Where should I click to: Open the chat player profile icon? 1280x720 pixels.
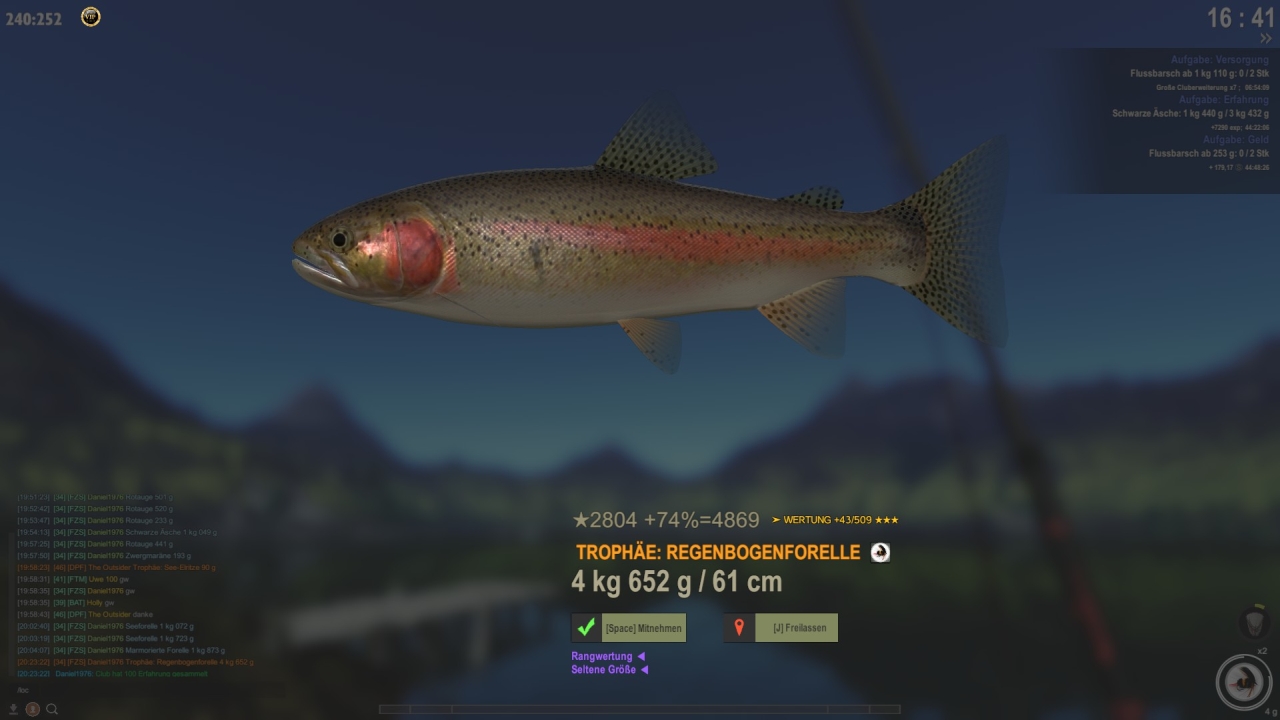coord(32,709)
